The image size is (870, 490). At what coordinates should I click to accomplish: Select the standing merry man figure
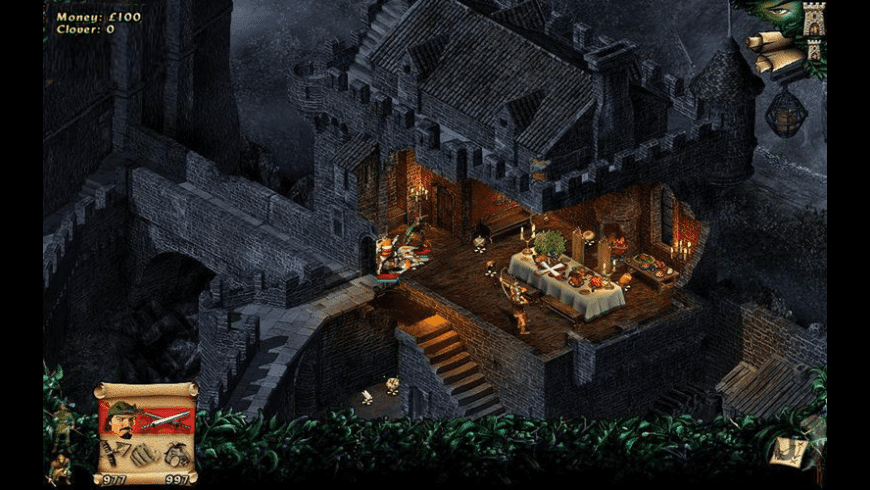point(64,422)
